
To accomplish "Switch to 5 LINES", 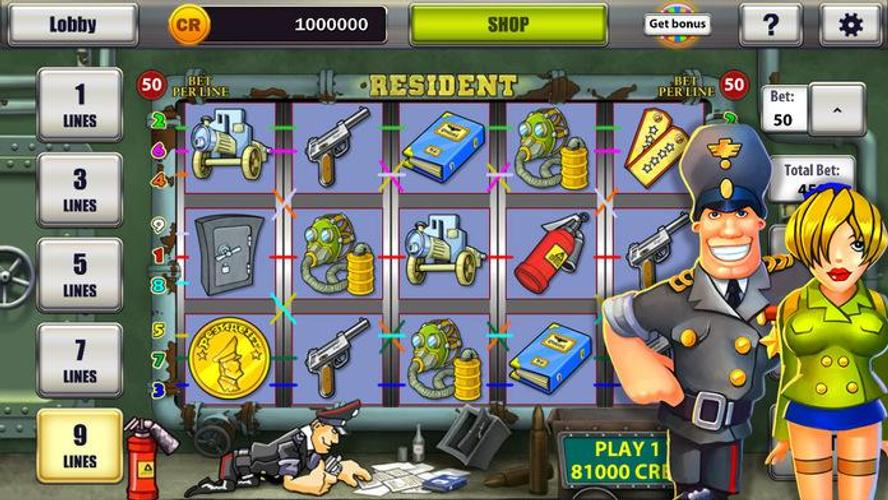I will tap(80, 274).
